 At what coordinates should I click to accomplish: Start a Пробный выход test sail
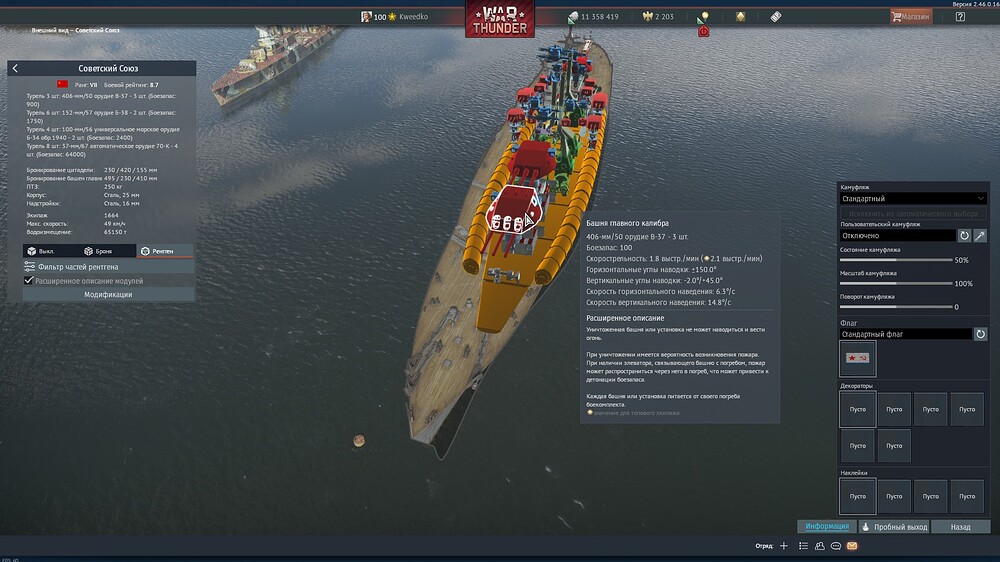[895, 526]
